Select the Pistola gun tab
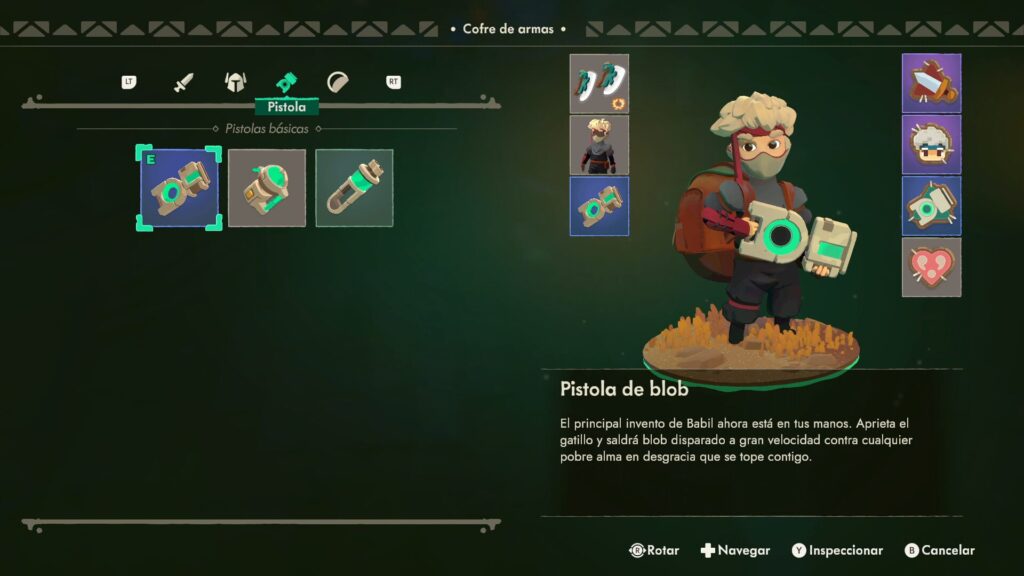The image size is (1024, 576). click(x=287, y=82)
